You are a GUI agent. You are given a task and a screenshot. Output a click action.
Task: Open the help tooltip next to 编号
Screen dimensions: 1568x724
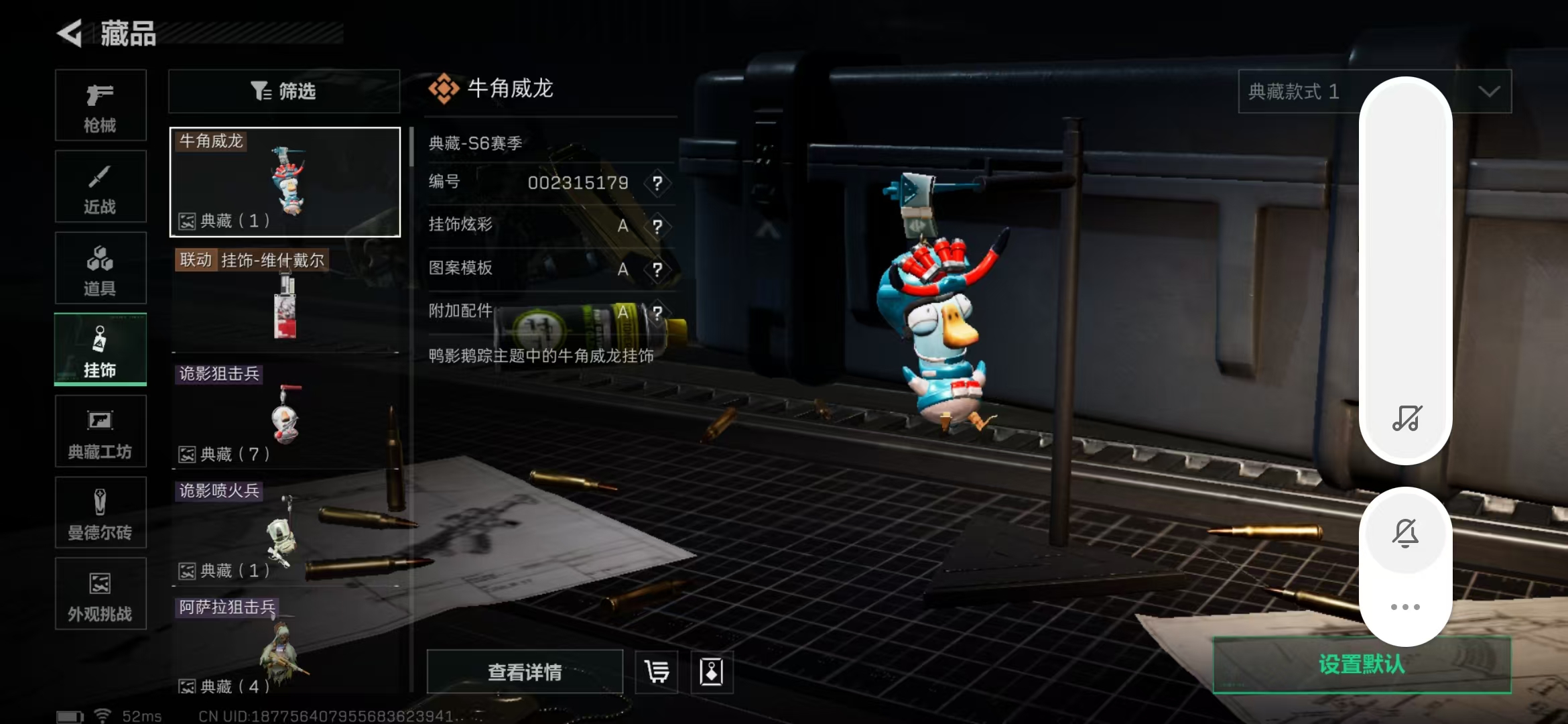pos(658,183)
